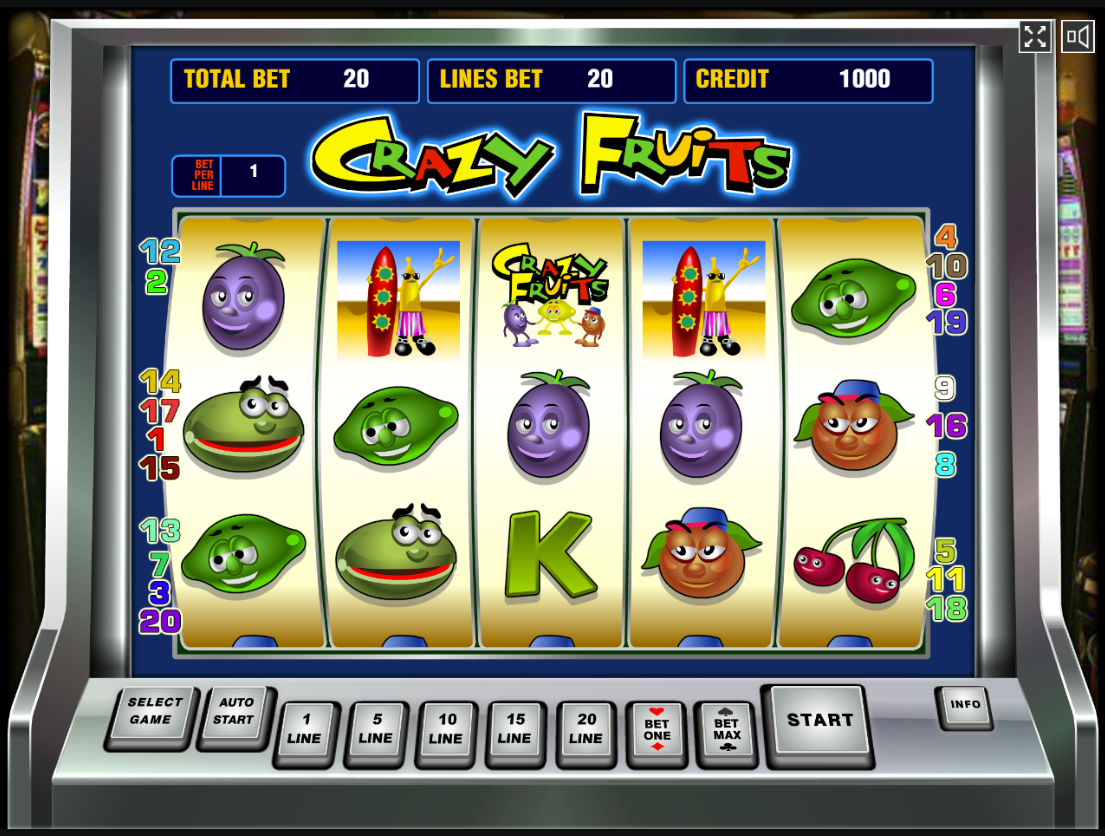The height and width of the screenshot is (836, 1105).
Task: Hit the START button to spin
Action: [819, 721]
